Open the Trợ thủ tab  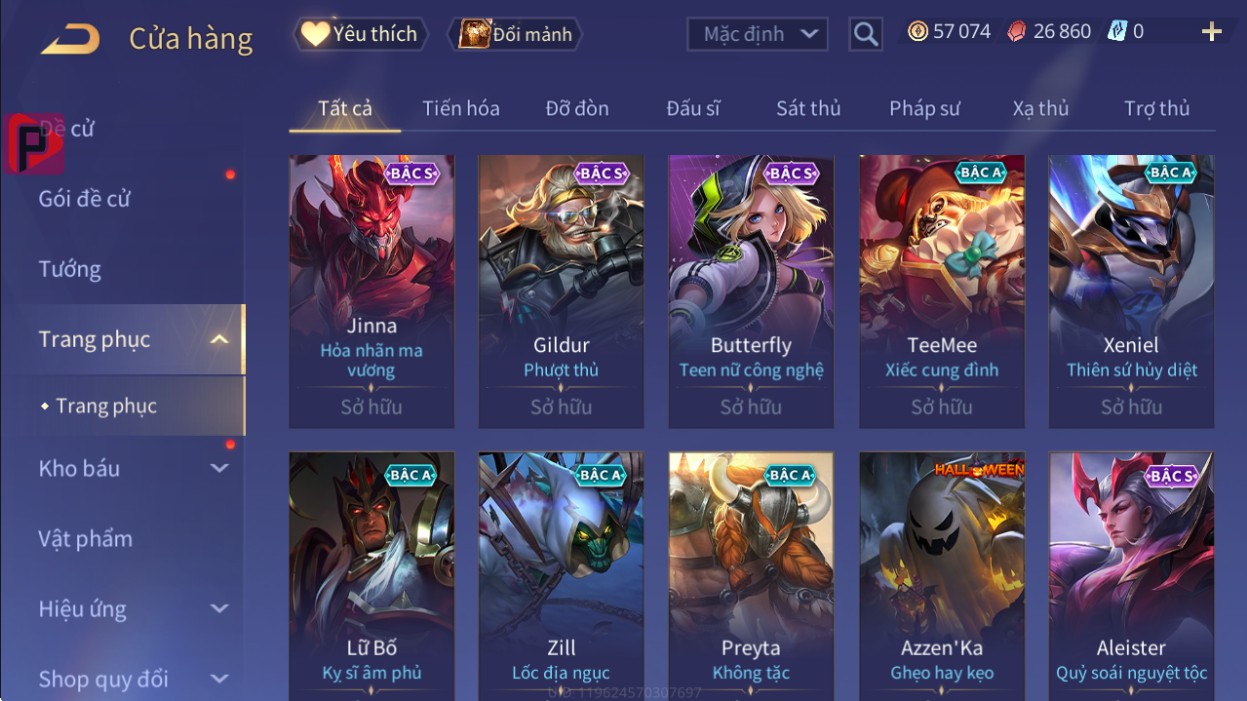[1156, 108]
